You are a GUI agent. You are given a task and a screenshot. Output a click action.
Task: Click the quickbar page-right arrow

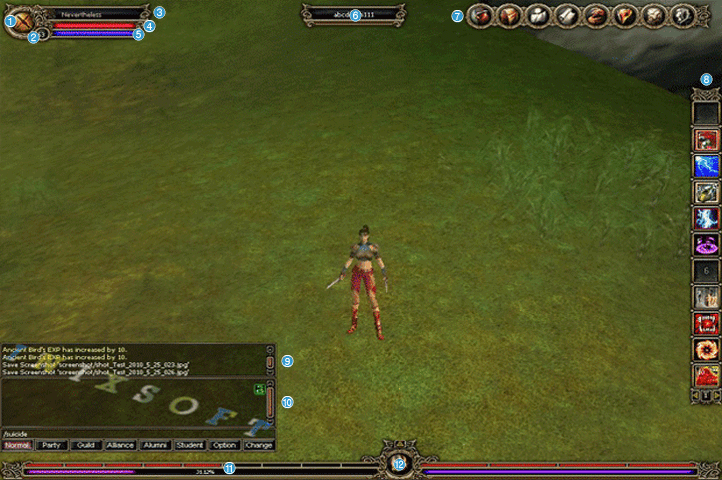click(x=718, y=397)
